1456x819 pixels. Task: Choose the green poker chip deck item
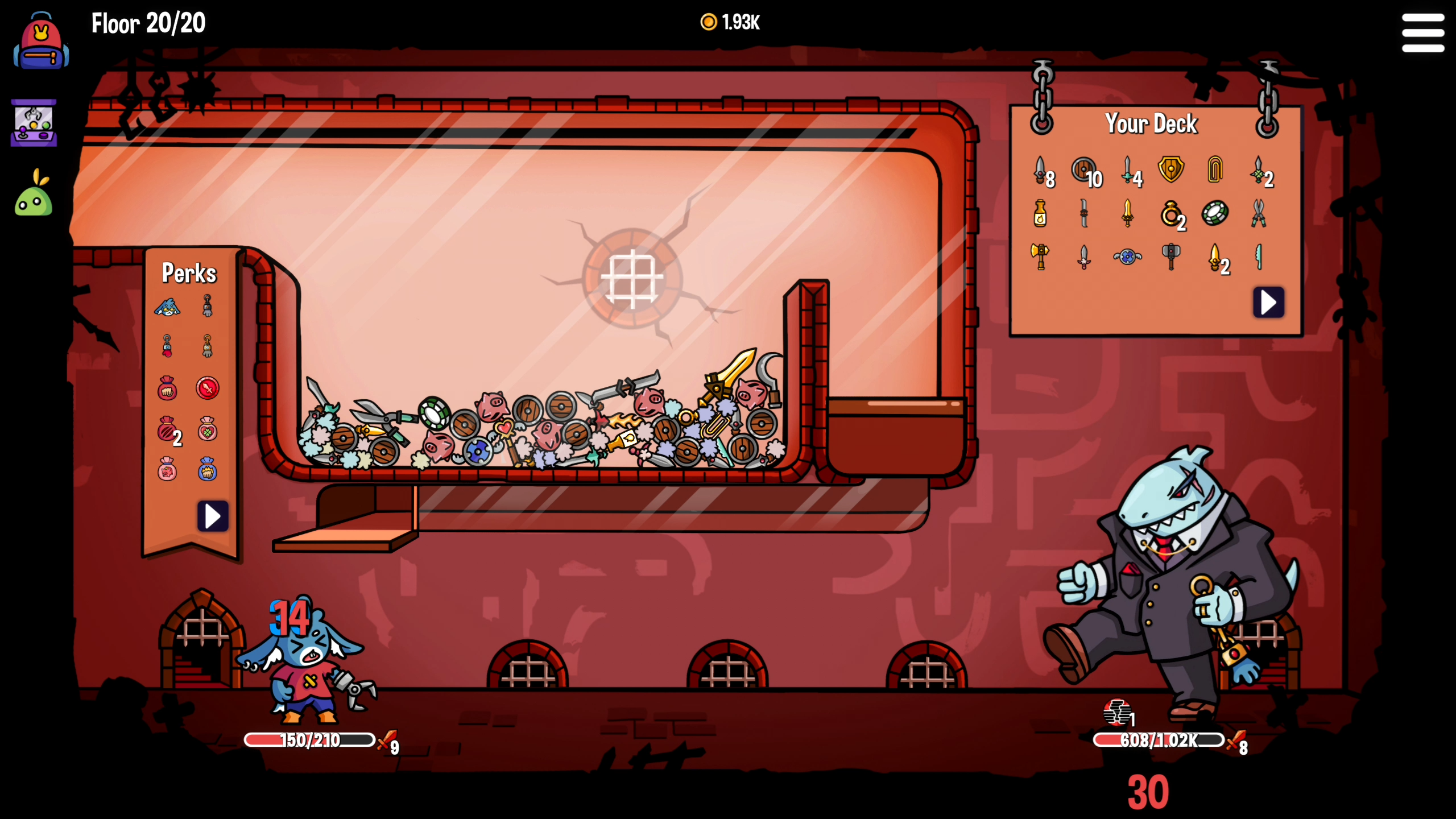tap(1214, 213)
